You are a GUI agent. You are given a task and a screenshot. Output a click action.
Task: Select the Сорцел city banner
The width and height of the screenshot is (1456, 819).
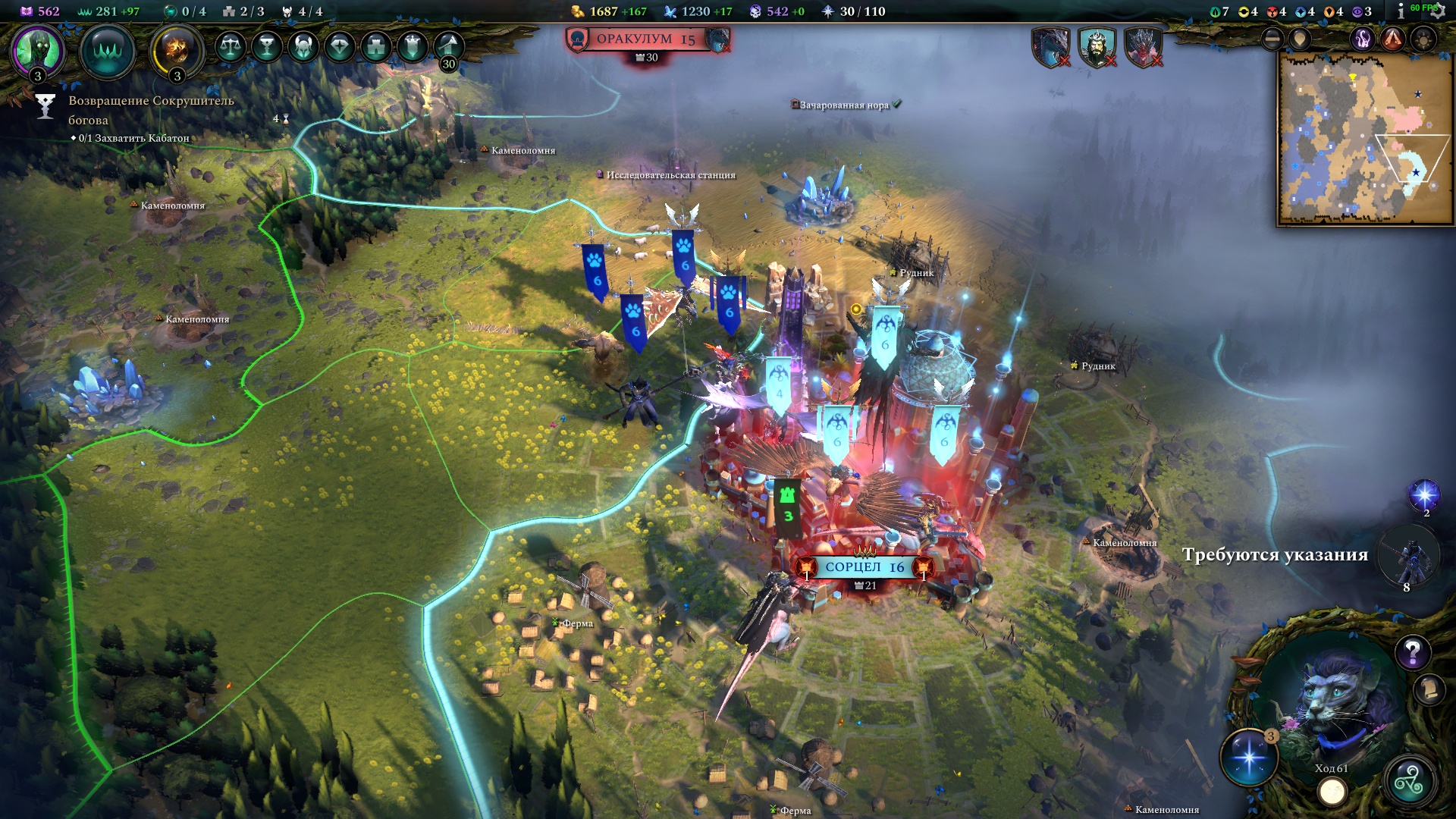864,567
